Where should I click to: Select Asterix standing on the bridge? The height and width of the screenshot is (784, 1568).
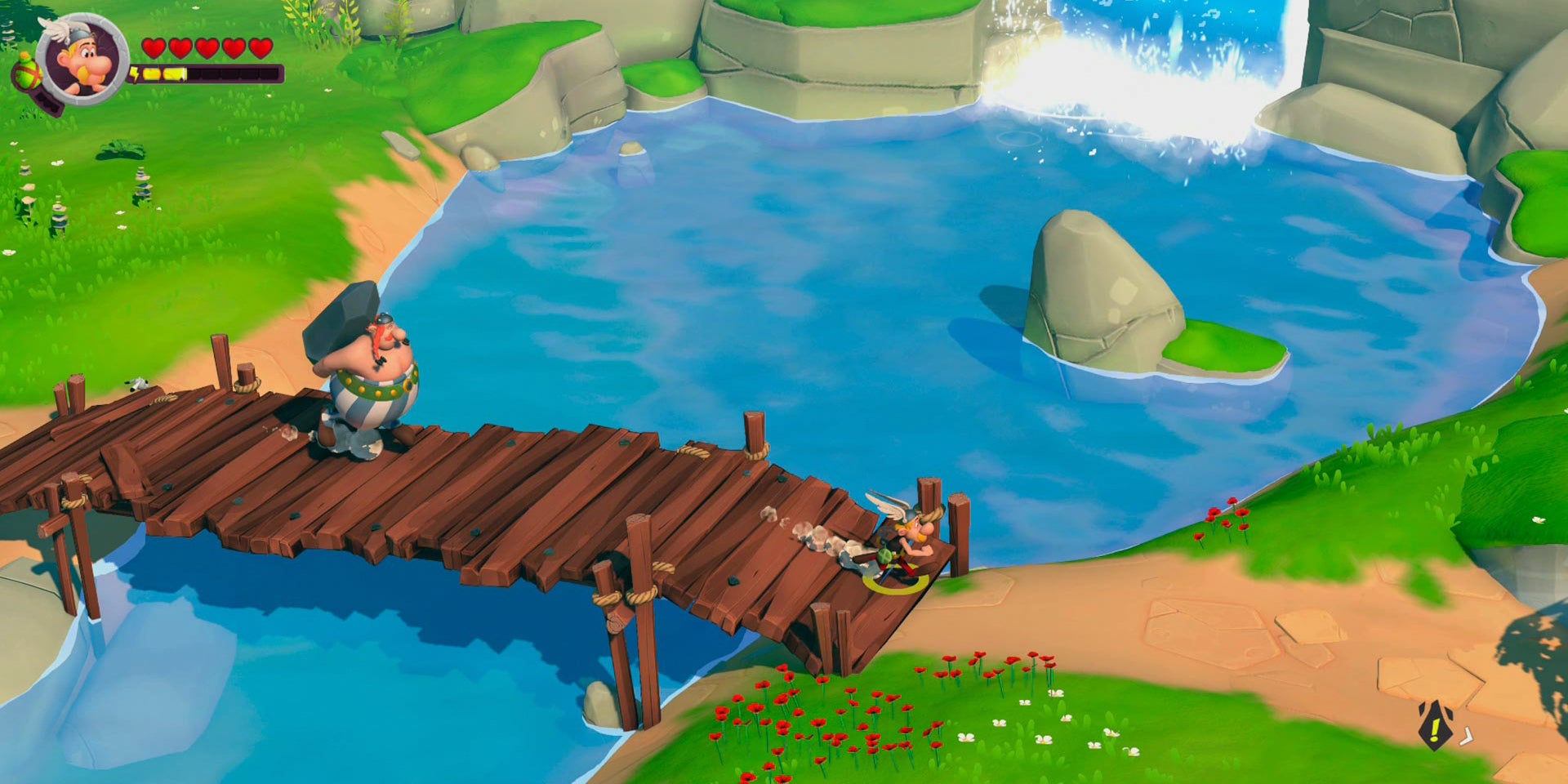click(898, 543)
